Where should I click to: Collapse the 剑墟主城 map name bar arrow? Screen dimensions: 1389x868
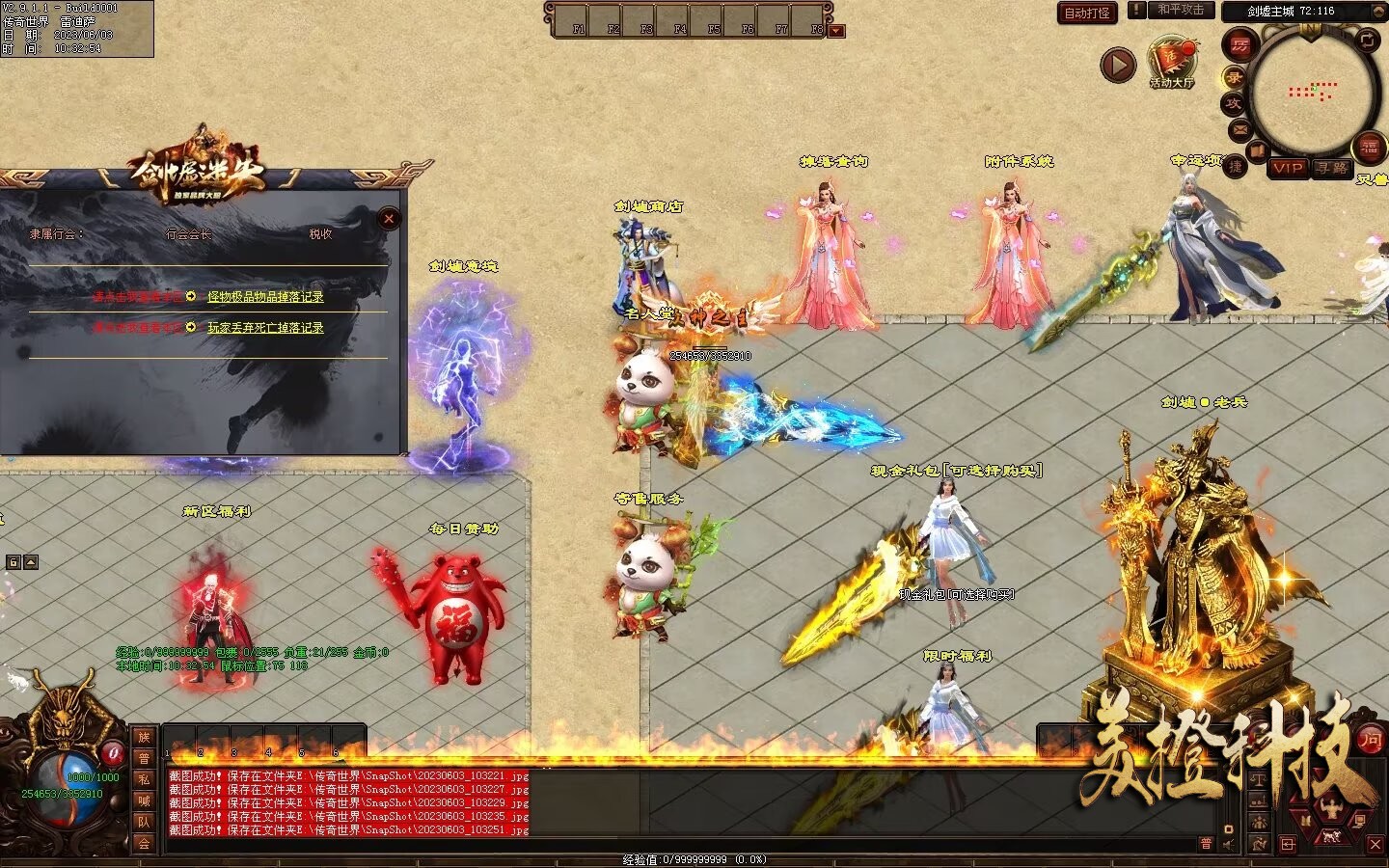[x=1377, y=12]
